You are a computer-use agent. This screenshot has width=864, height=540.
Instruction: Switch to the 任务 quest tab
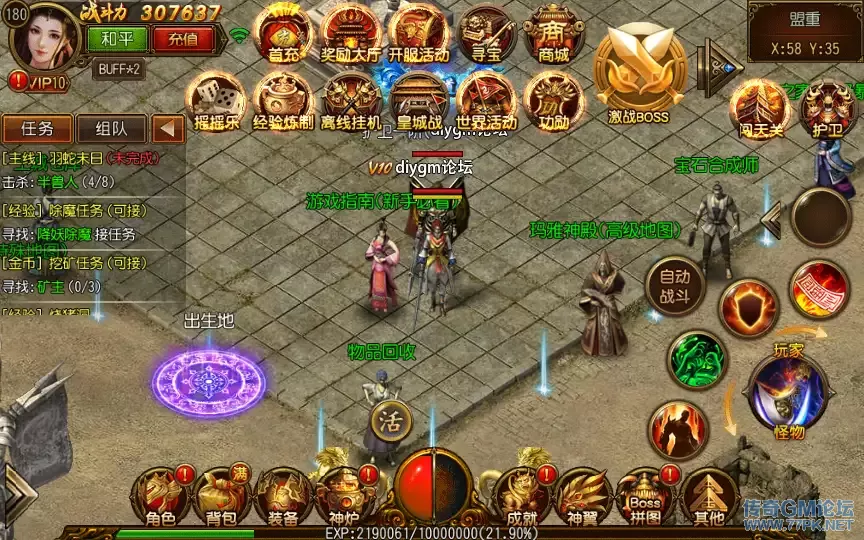click(37, 128)
